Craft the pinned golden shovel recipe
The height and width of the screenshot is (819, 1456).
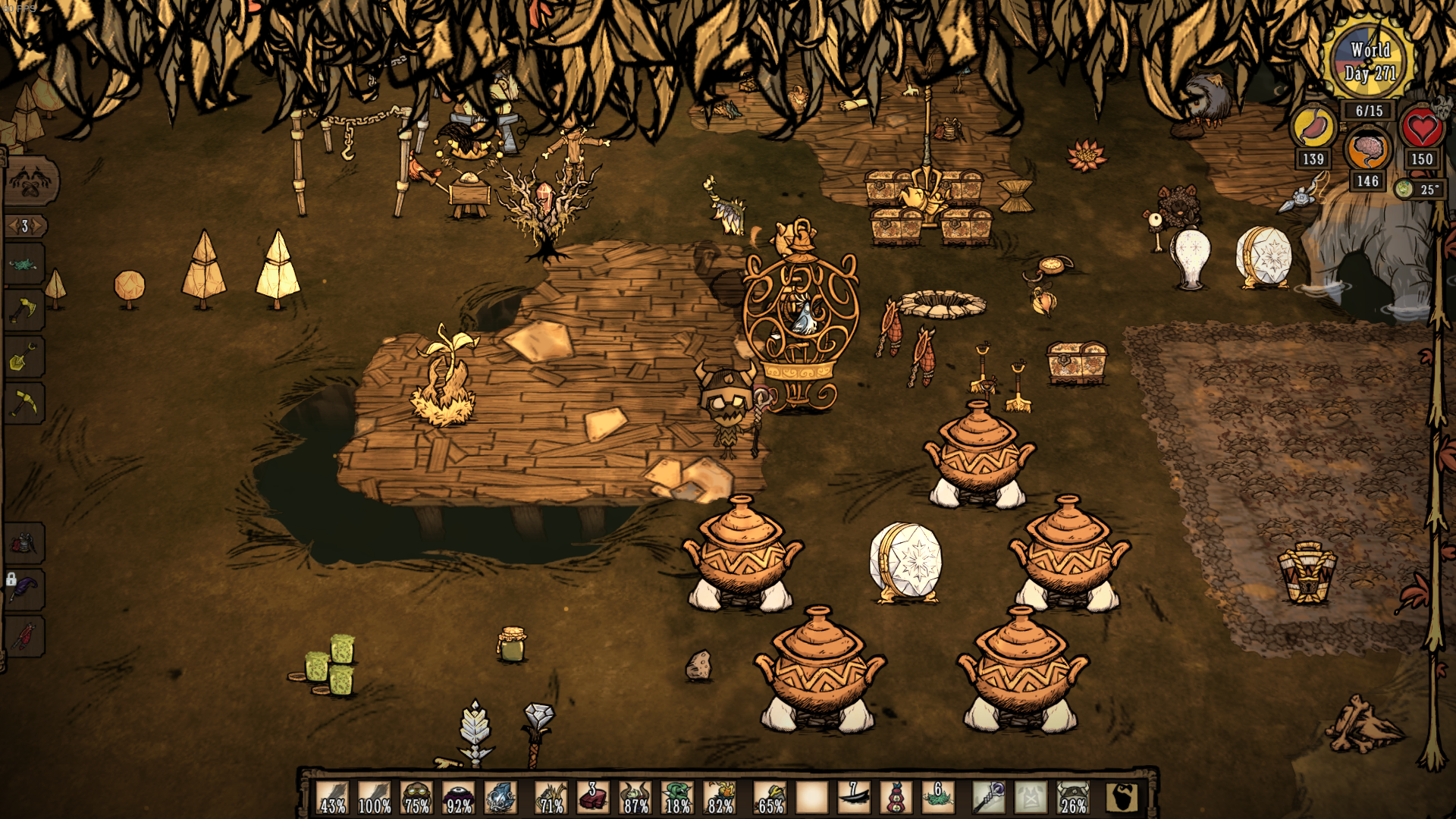[x=23, y=356]
